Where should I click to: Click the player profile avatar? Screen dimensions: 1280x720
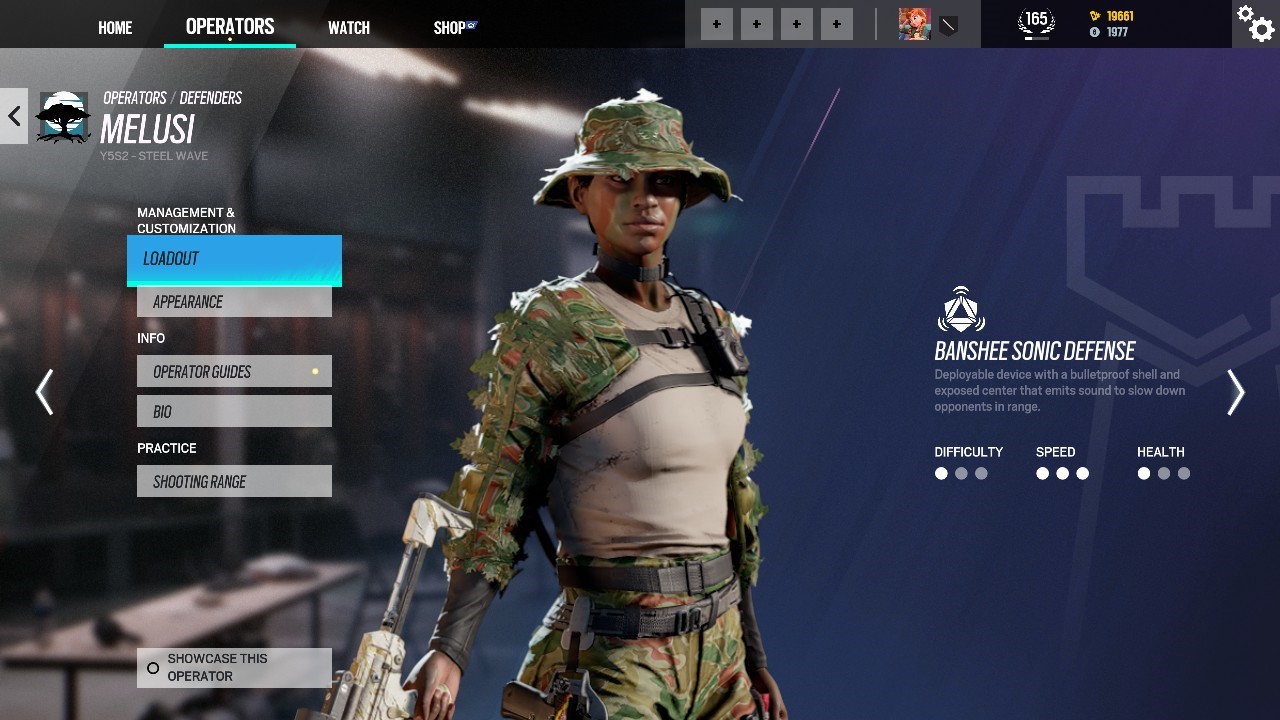(914, 24)
